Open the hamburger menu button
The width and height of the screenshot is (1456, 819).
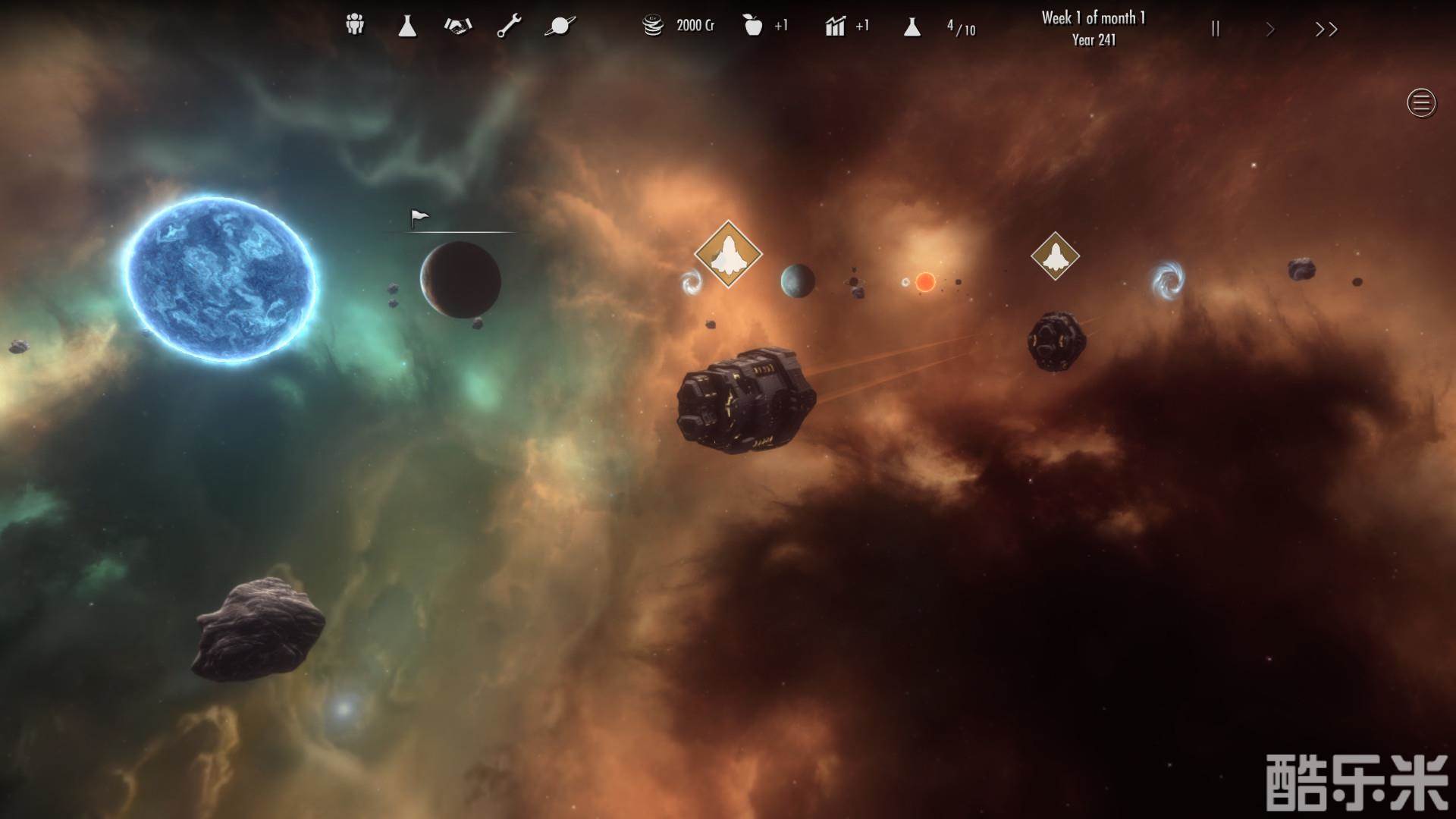[x=1421, y=102]
